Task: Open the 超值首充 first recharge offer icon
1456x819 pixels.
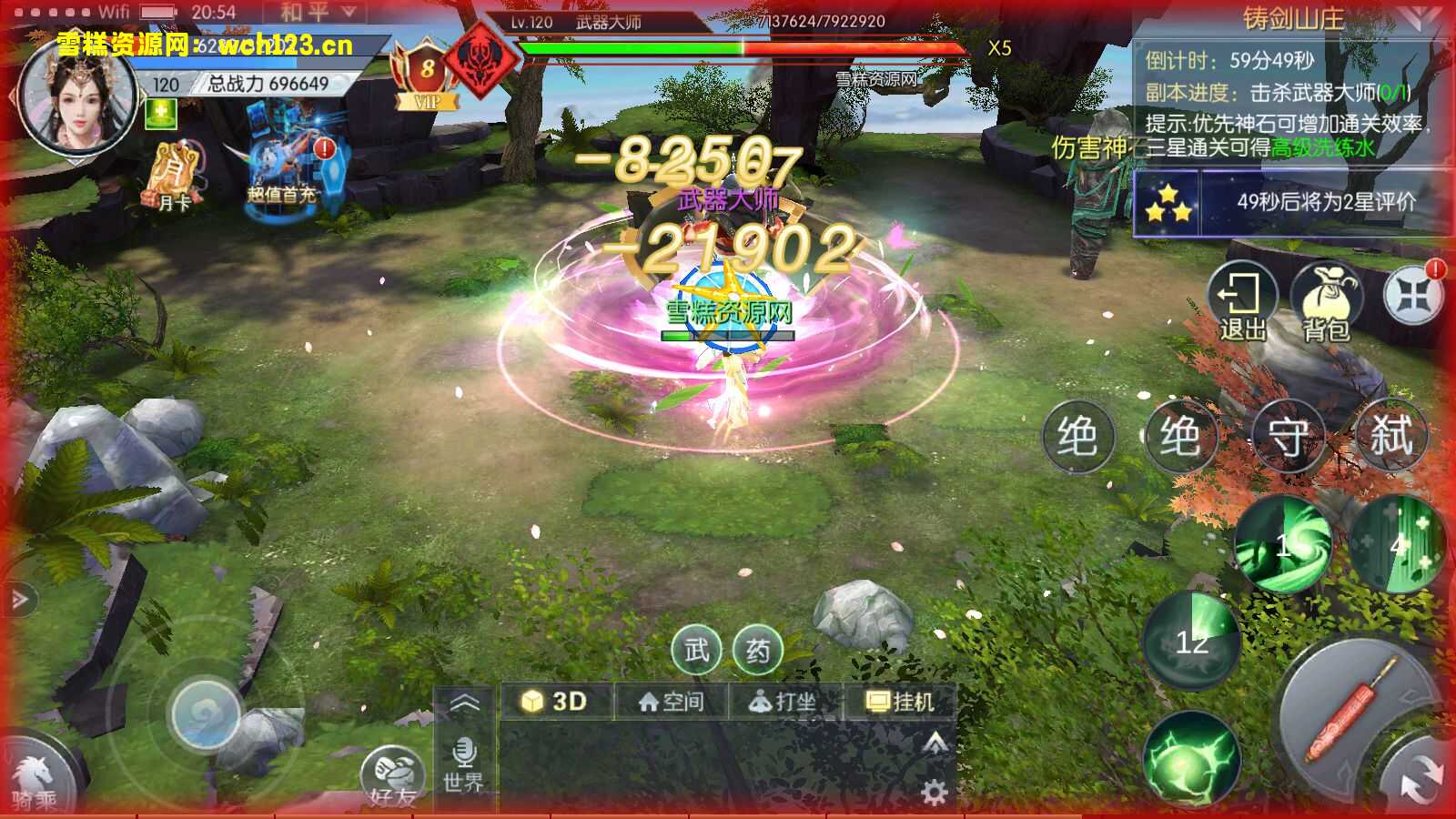Action: pyautogui.click(x=282, y=159)
